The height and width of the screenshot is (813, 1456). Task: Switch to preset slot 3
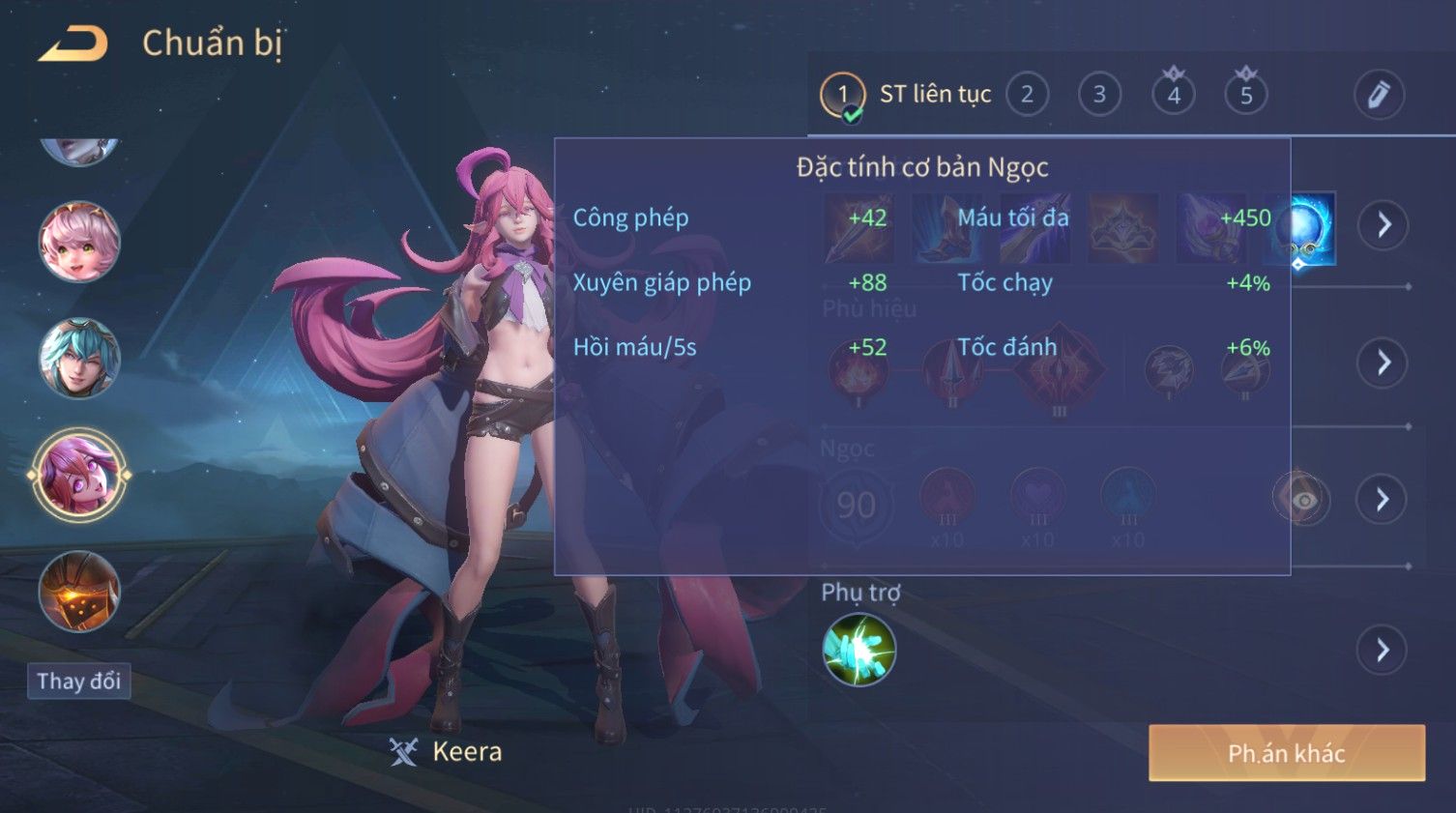coord(1099,95)
